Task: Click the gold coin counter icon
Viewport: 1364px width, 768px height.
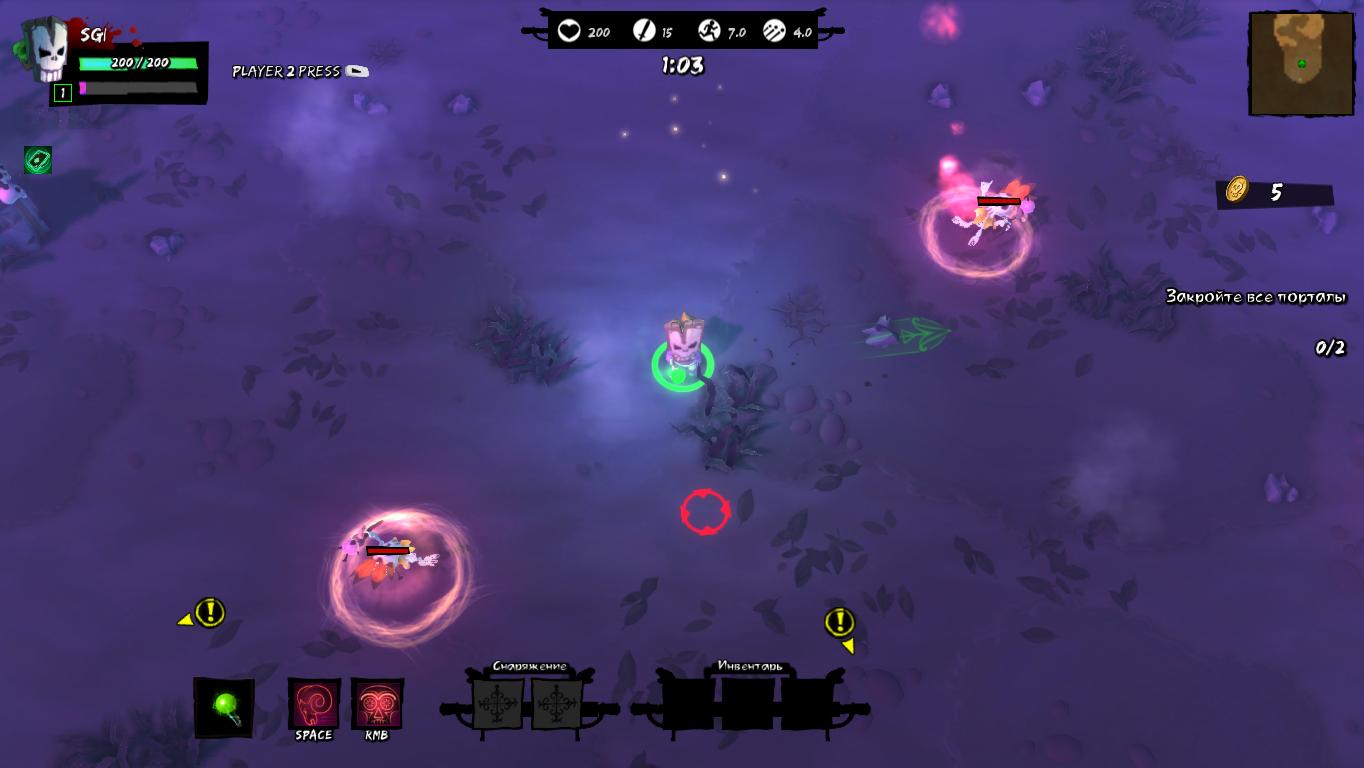Action: (1238, 189)
